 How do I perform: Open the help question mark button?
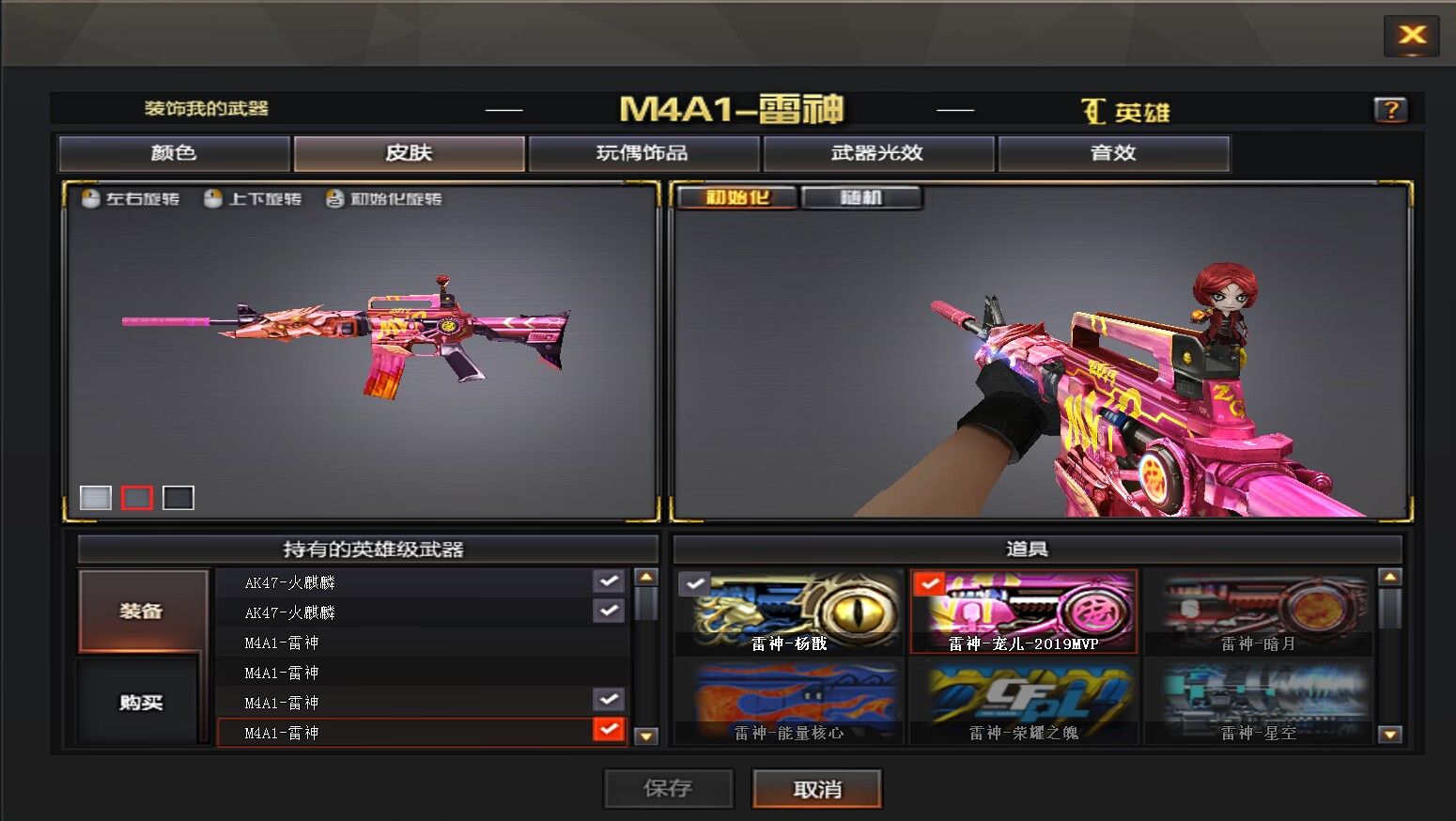tap(1390, 110)
